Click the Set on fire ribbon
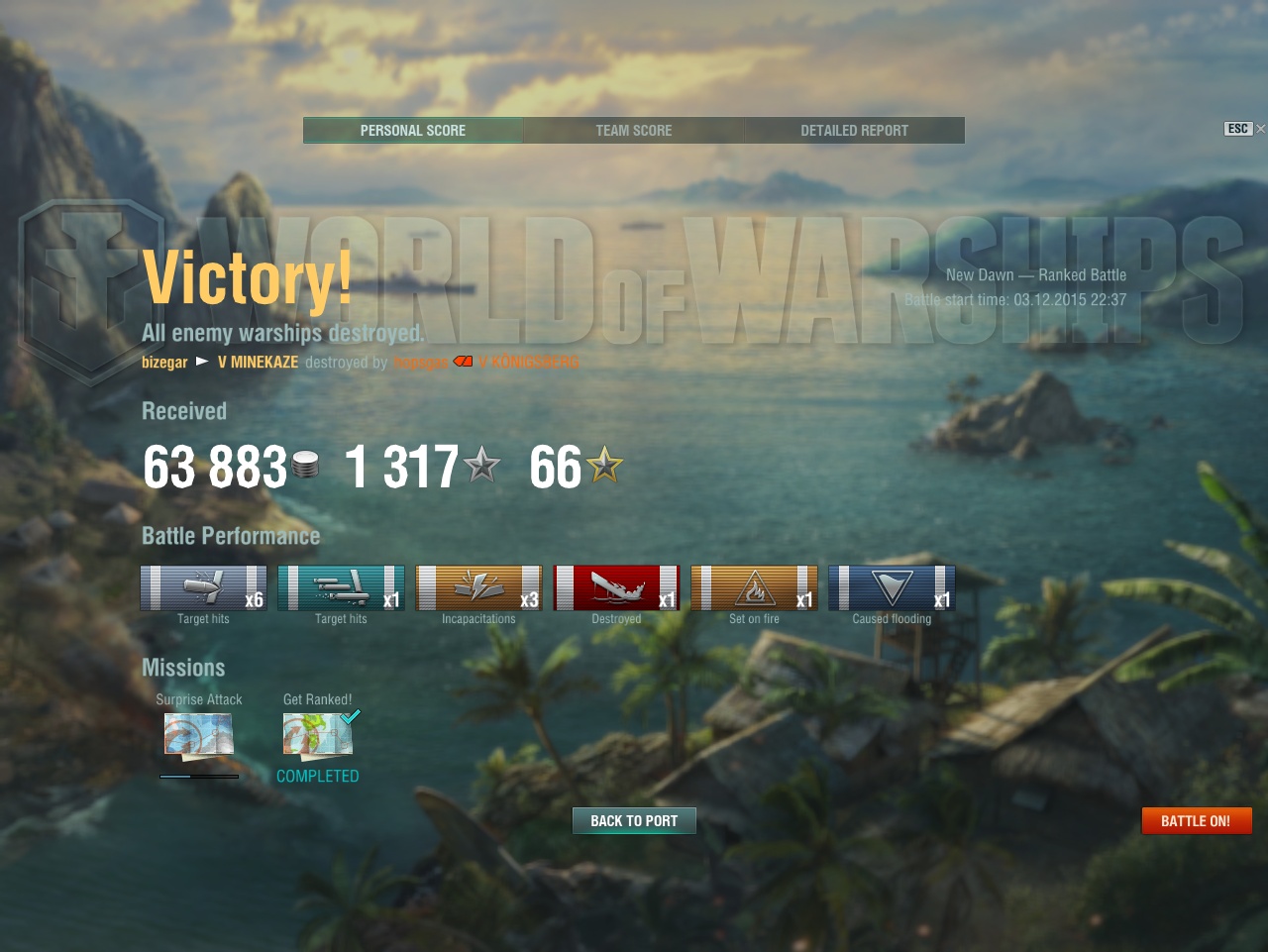This screenshot has height=952, width=1268. 754,587
